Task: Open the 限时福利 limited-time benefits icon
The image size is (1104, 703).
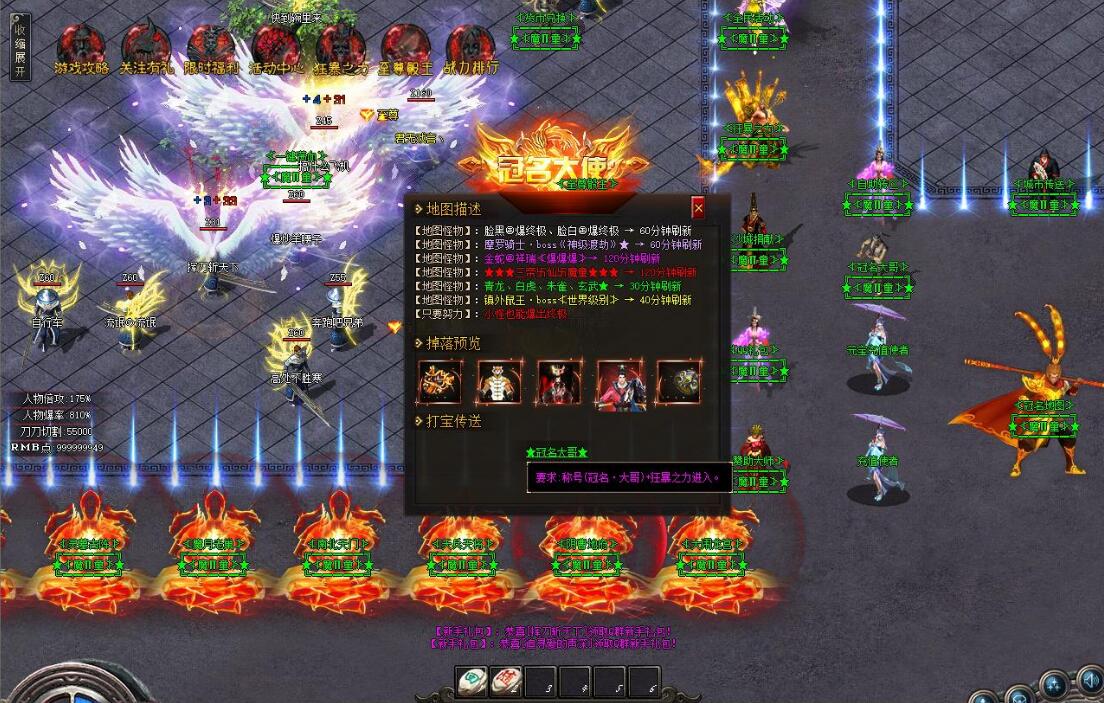Action: click(211, 48)
